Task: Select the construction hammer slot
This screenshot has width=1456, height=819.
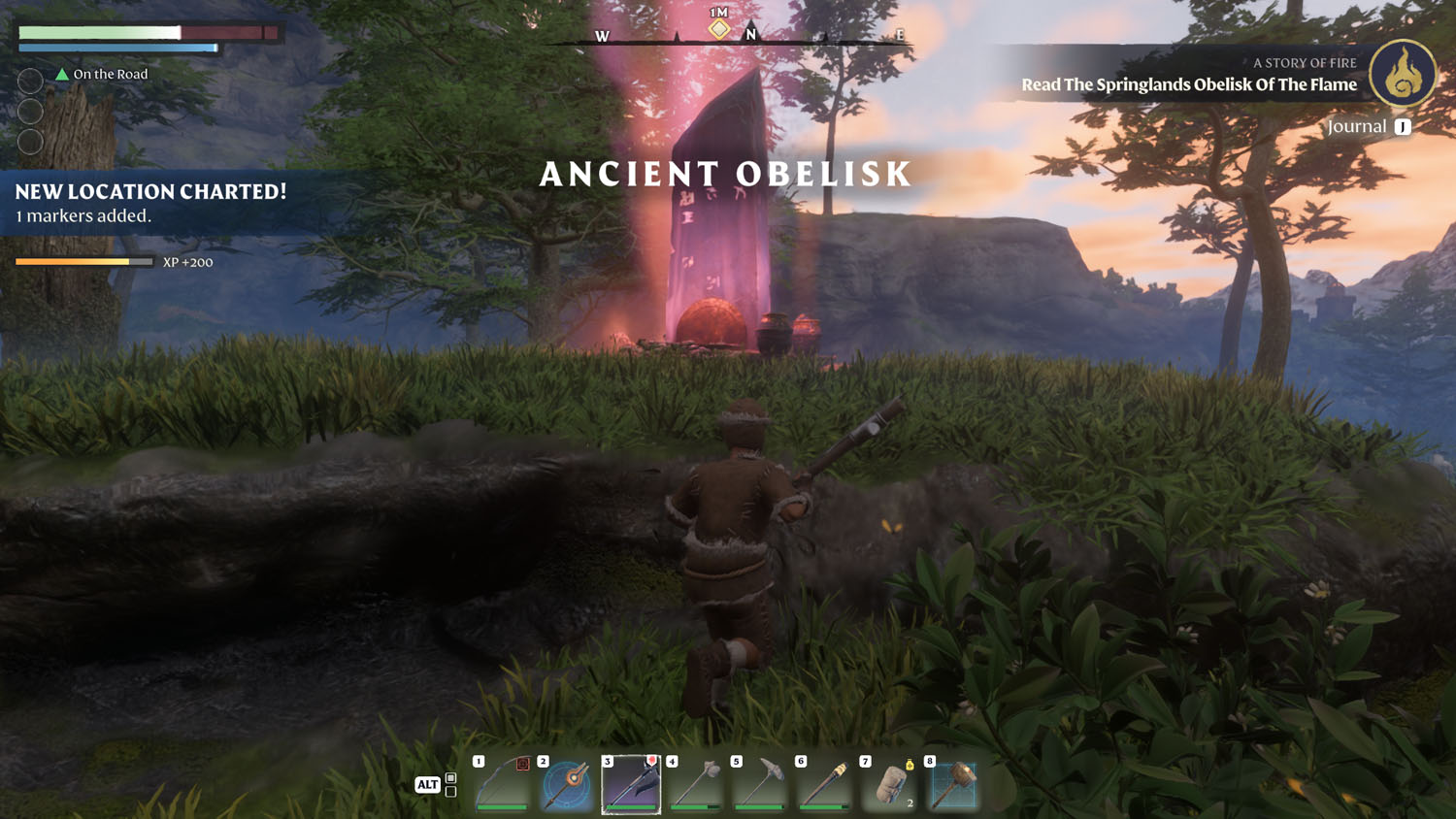Action: coord(953,784)
